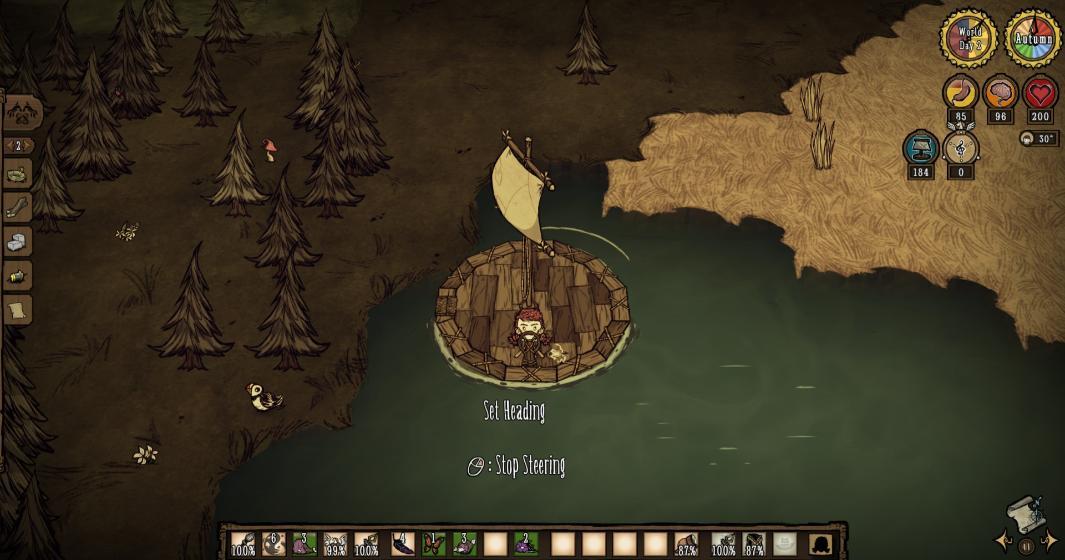1065x560 pixels.
Task: Select the stack of six round items
Action: pyautogui.click(x=274, y=543)
